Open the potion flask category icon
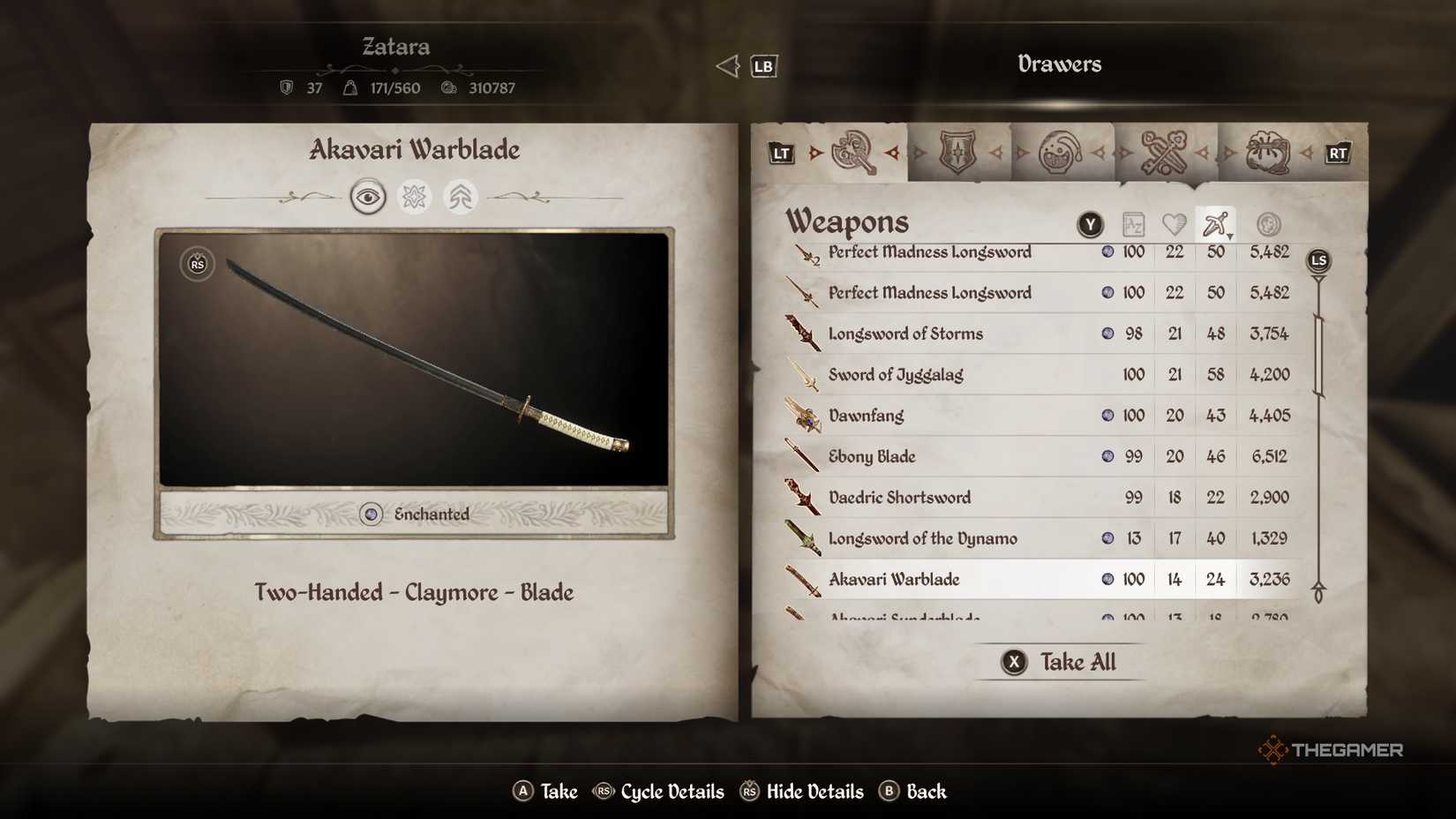Viewport: 1456px width, 819px height. click(x=1061, y=150)
